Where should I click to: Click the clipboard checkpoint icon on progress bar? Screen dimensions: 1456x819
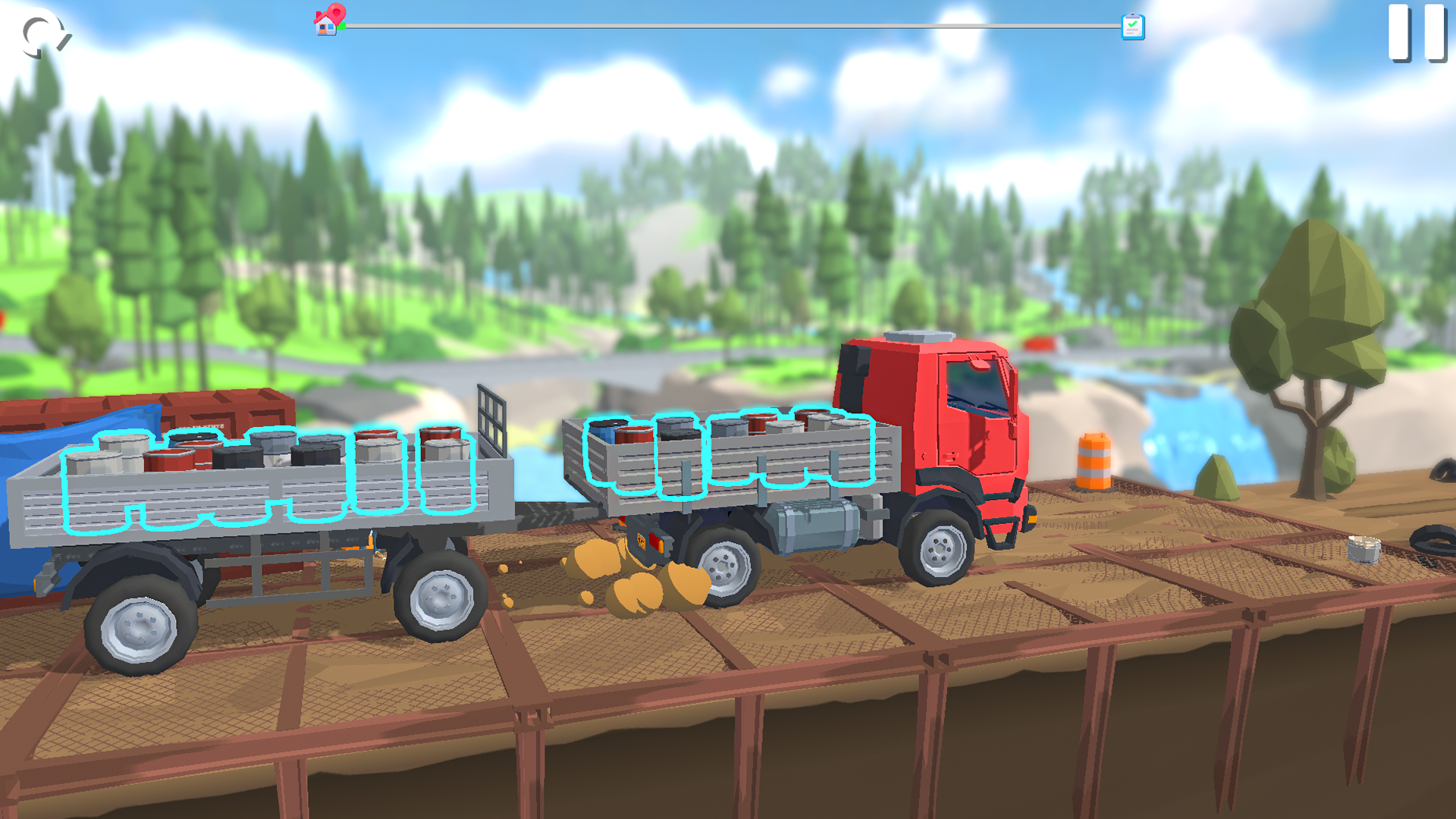point(1131,25)
